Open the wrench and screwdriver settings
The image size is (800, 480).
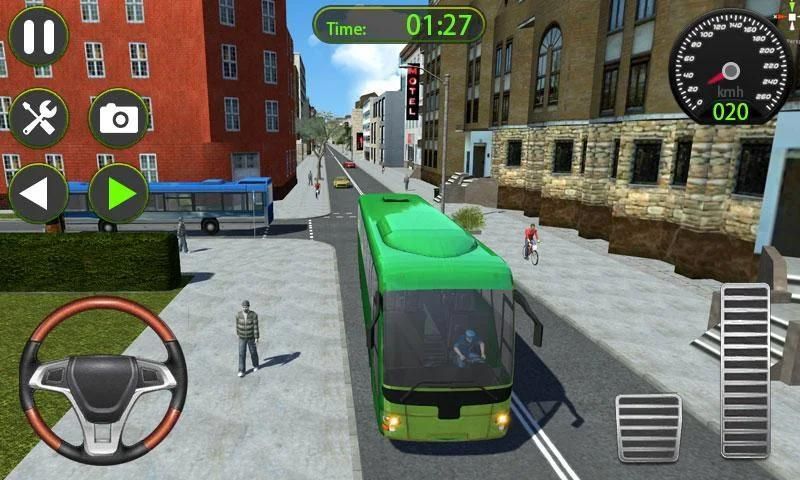coord(38,118)
